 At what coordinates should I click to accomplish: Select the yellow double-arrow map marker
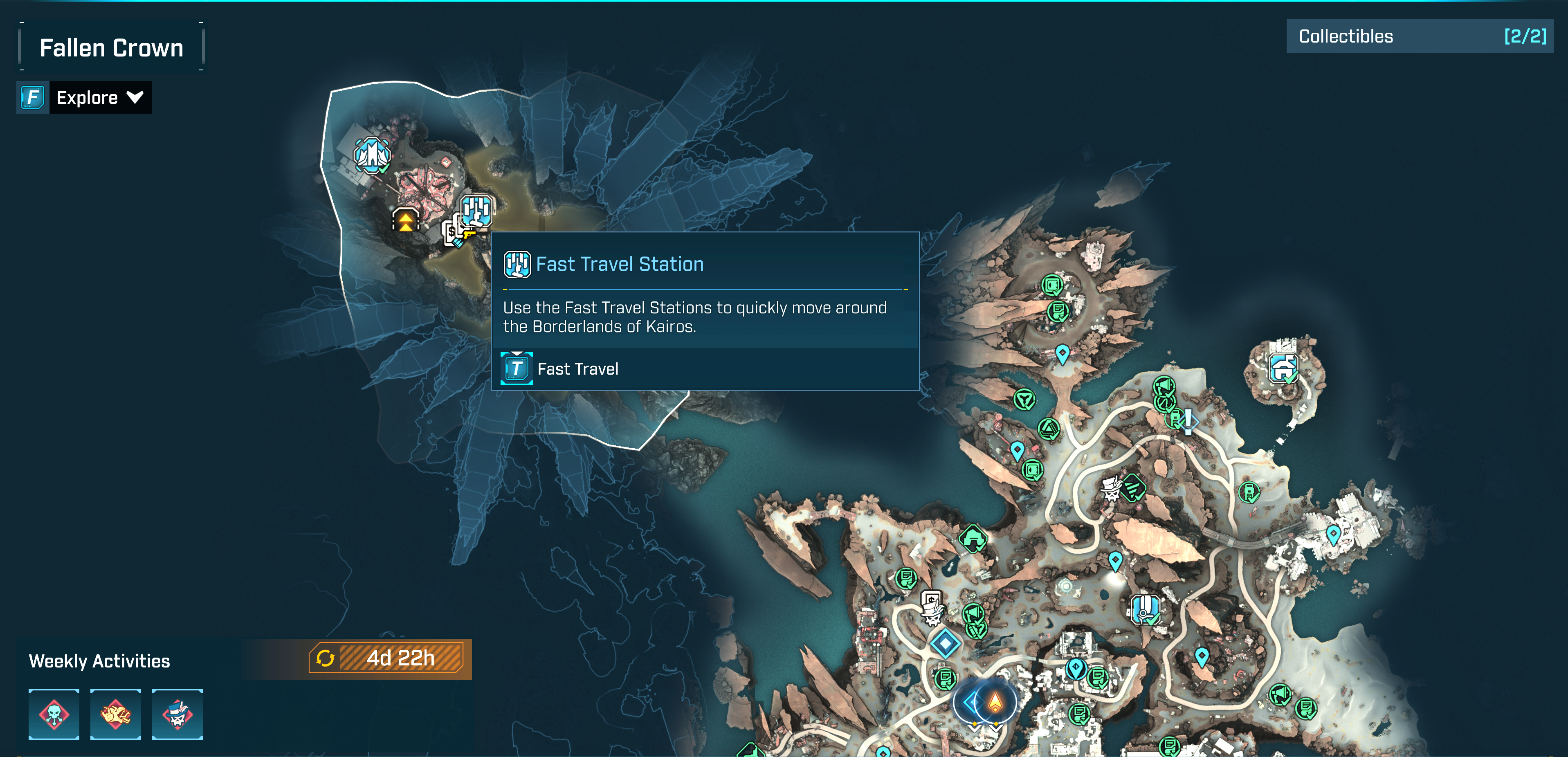405,220
